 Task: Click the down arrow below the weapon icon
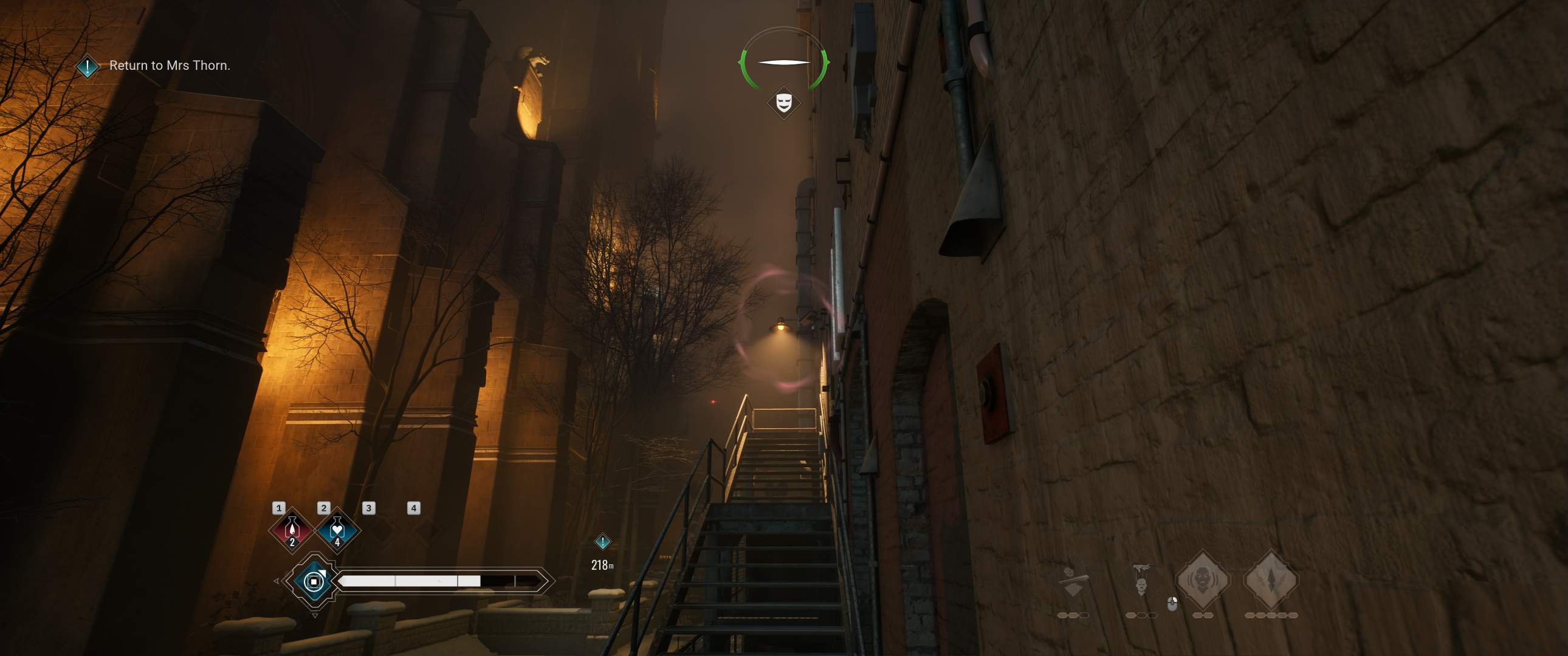(x=315, y=616)
